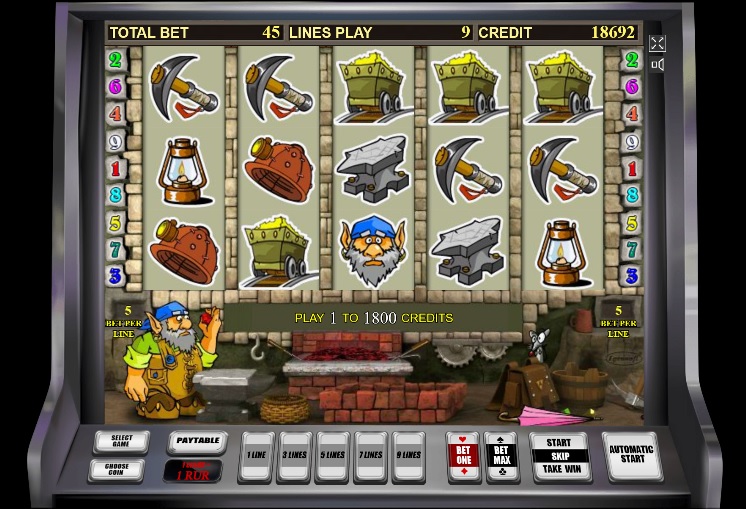746x509 pixels.
Task: Place the maximum bet with Bet Max
Action: 501,455
